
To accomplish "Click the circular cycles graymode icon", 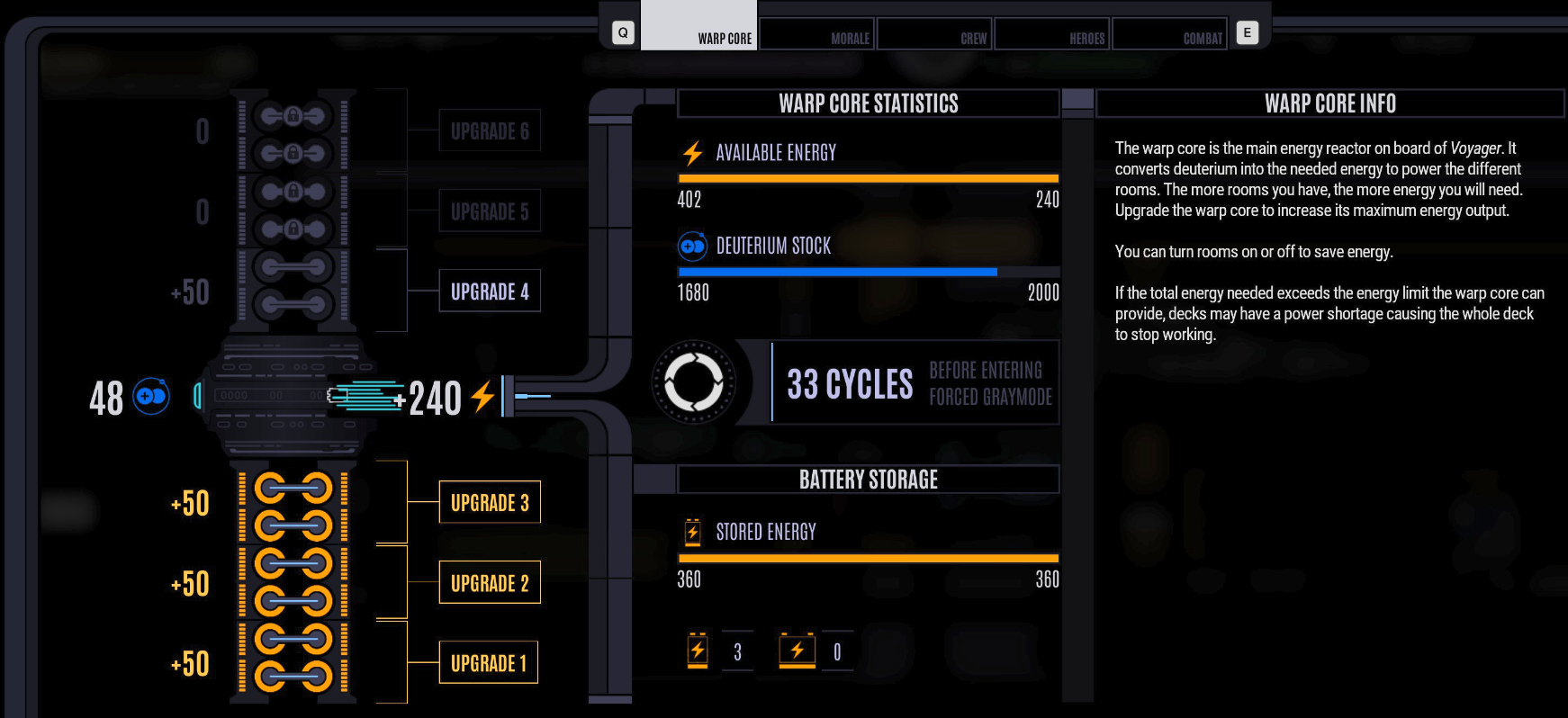I will pos(693,382).
